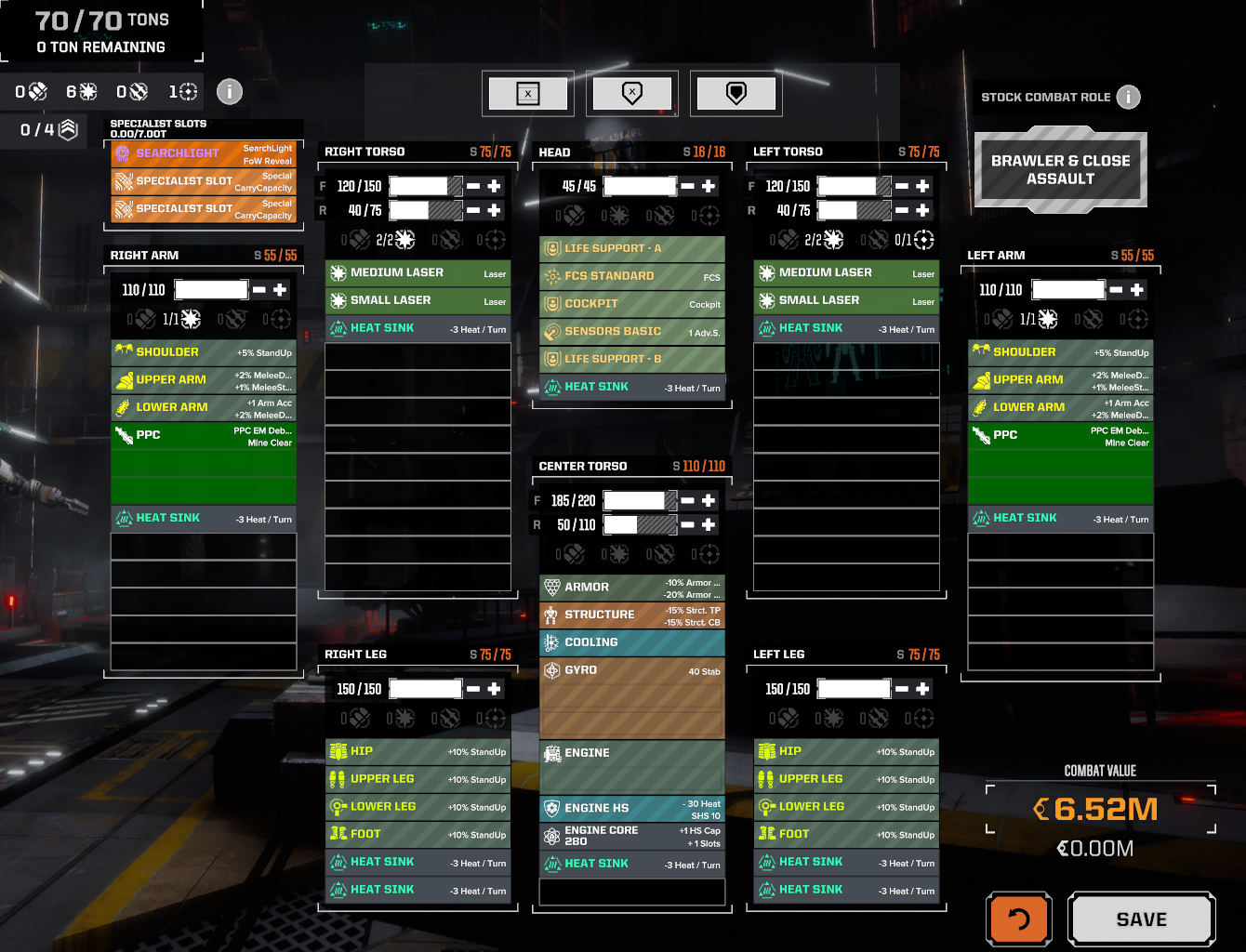Select the left arm PPC weapon

tap(1060, 462)
